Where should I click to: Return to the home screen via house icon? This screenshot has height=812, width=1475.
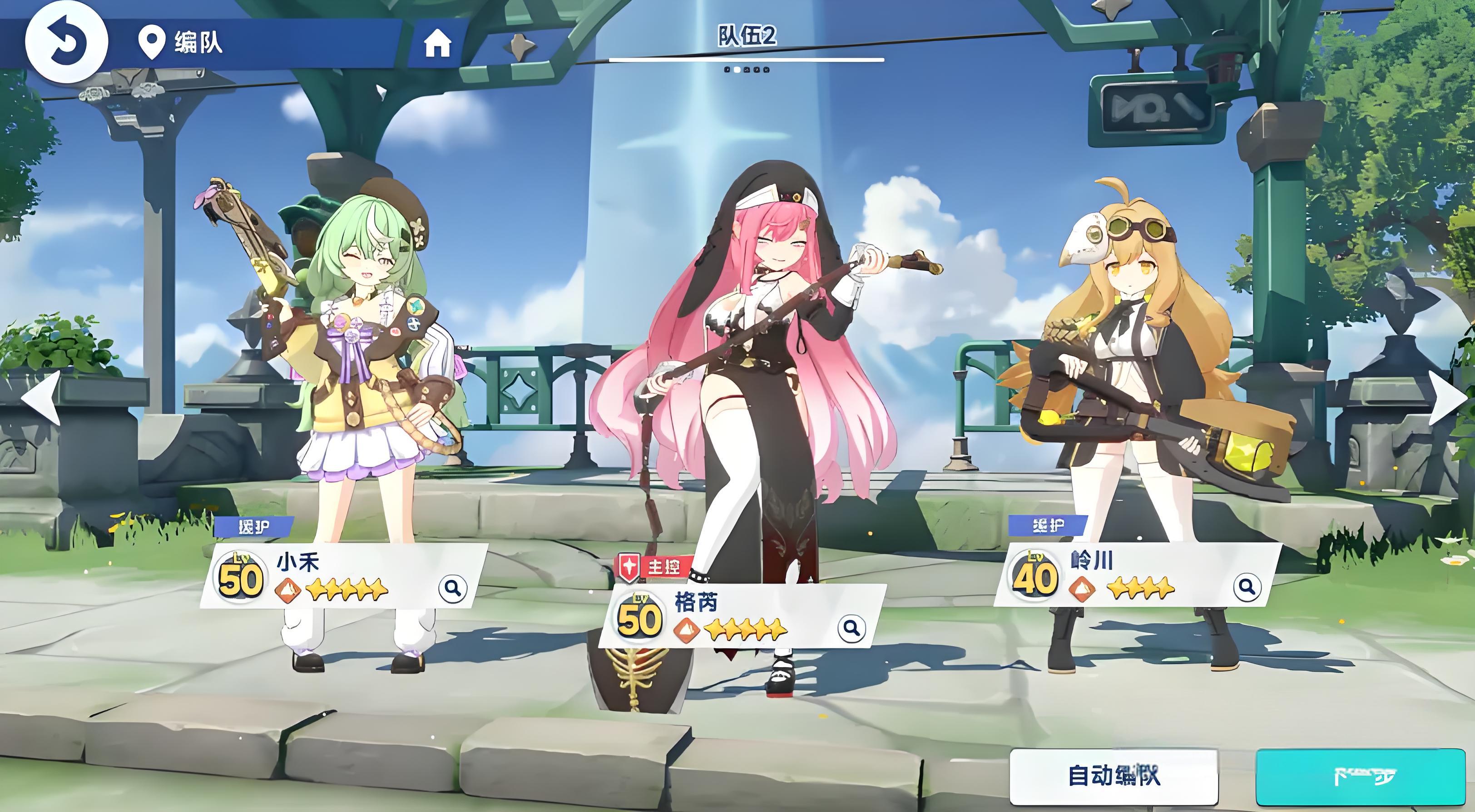[x=437, y=43]
